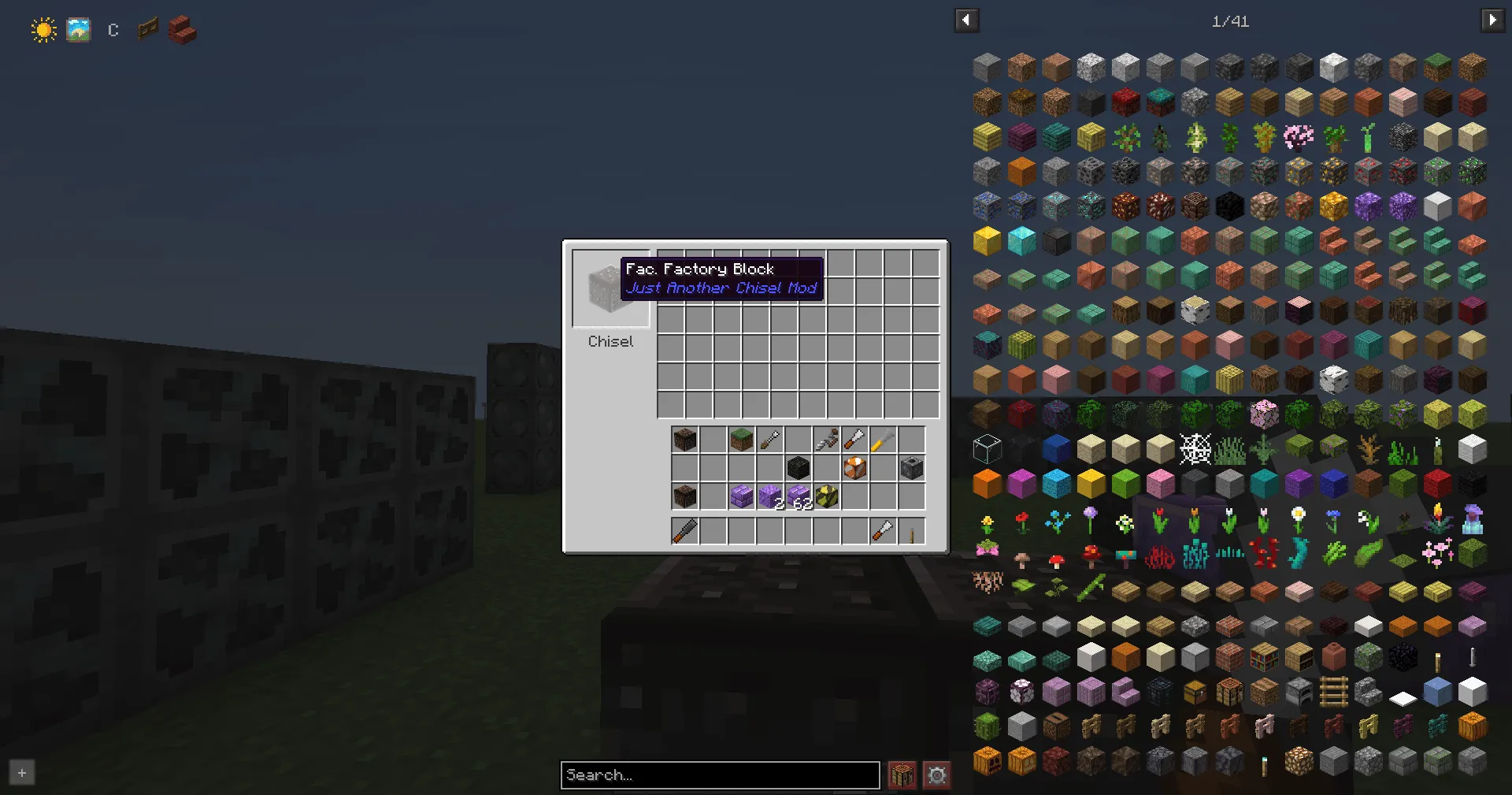Toggle daytime with the sun bookmark icon

tap(43, 29)
